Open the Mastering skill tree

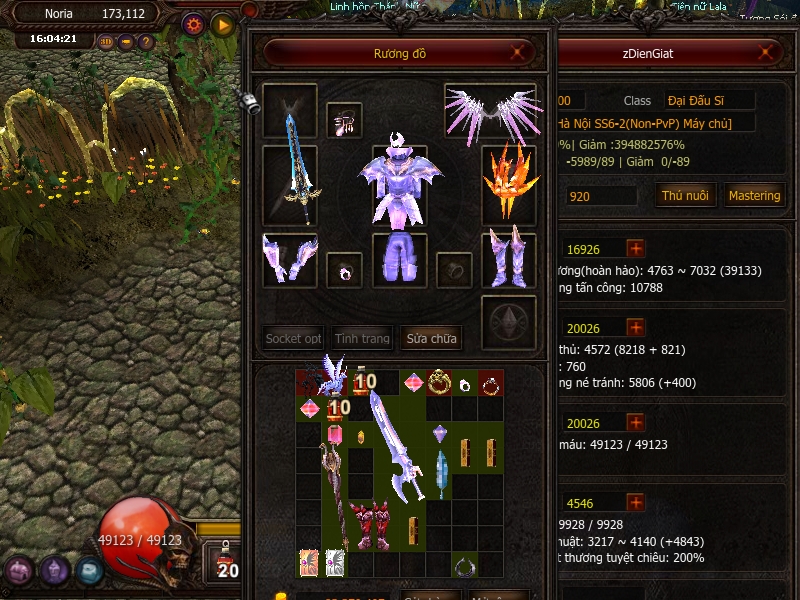pos(754,196)
